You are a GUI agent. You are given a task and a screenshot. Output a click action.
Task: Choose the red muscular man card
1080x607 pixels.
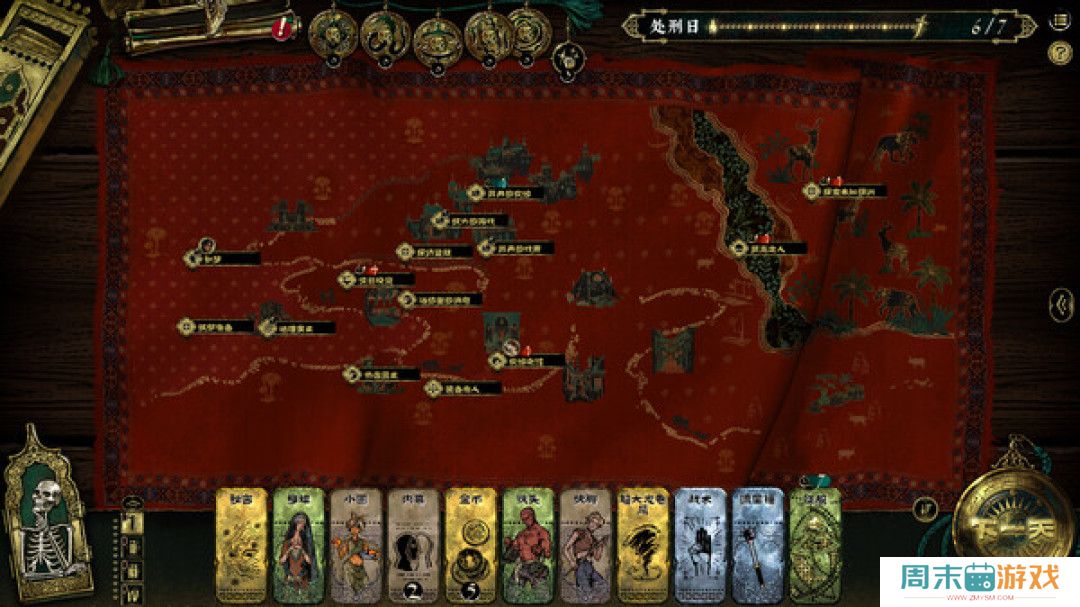(x=528, y=547)
